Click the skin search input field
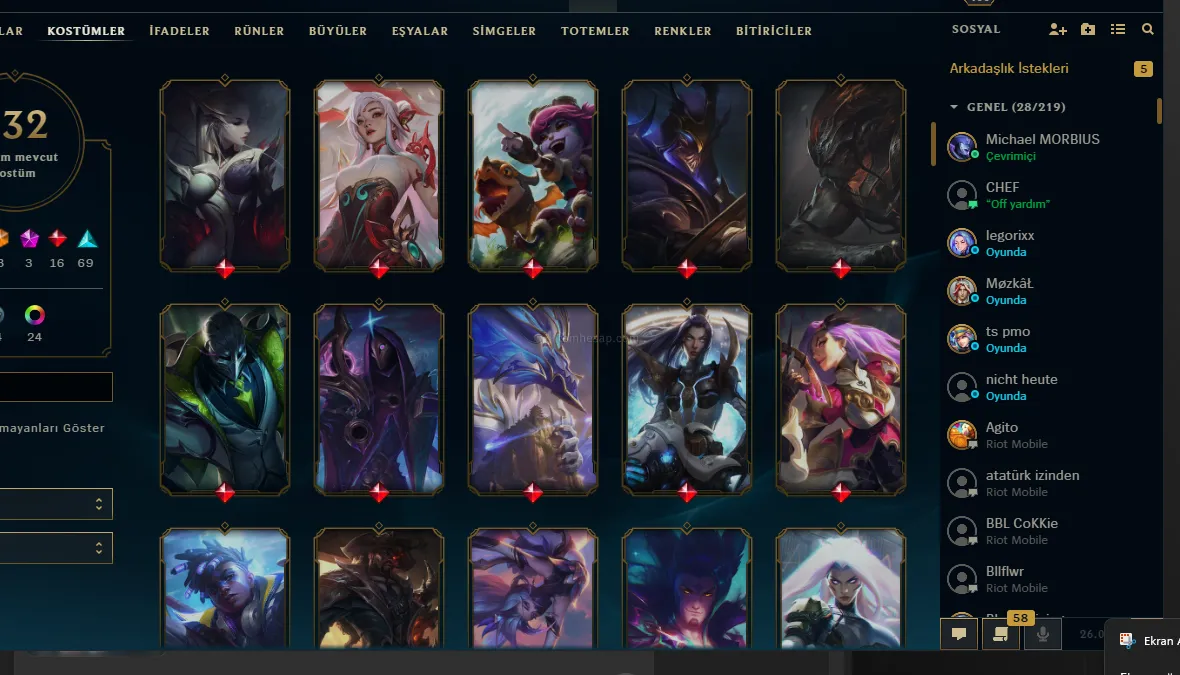The image size is (1180, 675). coord(56,387)
